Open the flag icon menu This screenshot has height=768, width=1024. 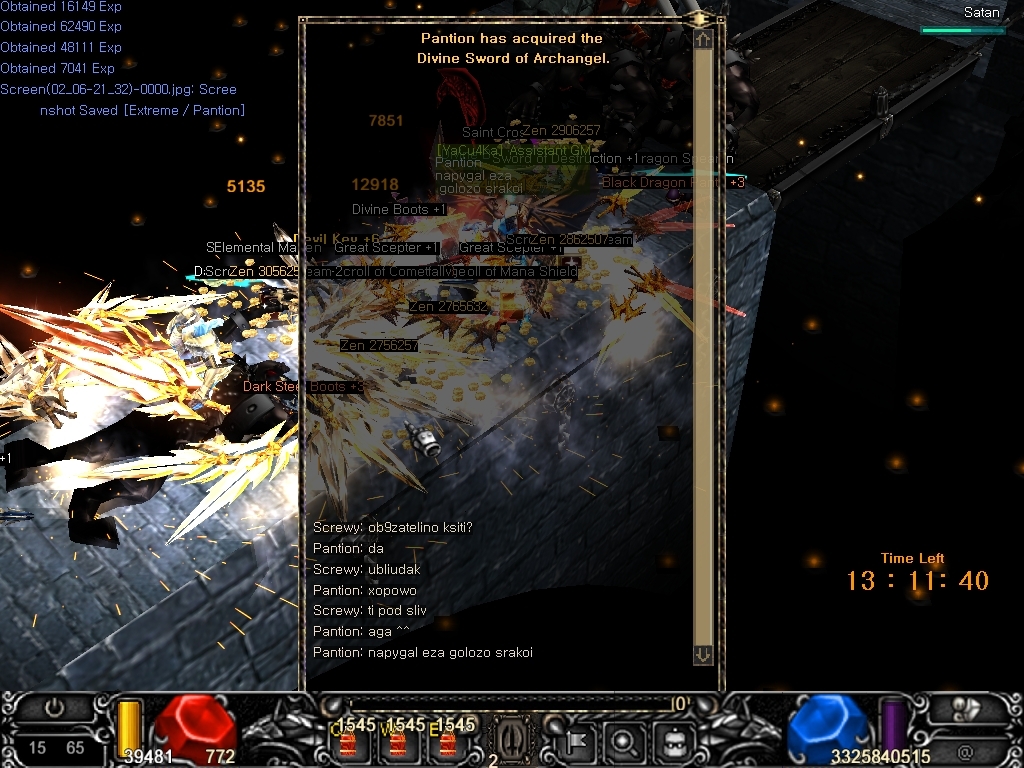[x=579, y=741]
